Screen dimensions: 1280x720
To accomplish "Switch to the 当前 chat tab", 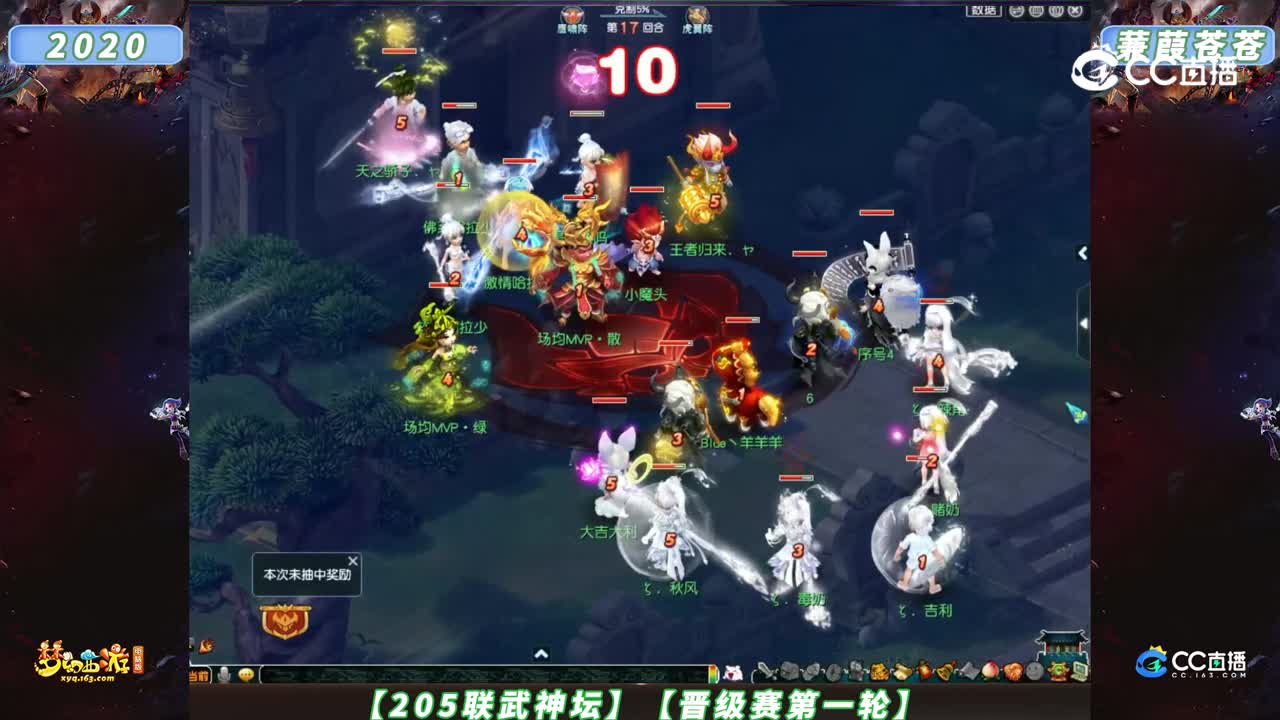I will click(x=196, y=676).
